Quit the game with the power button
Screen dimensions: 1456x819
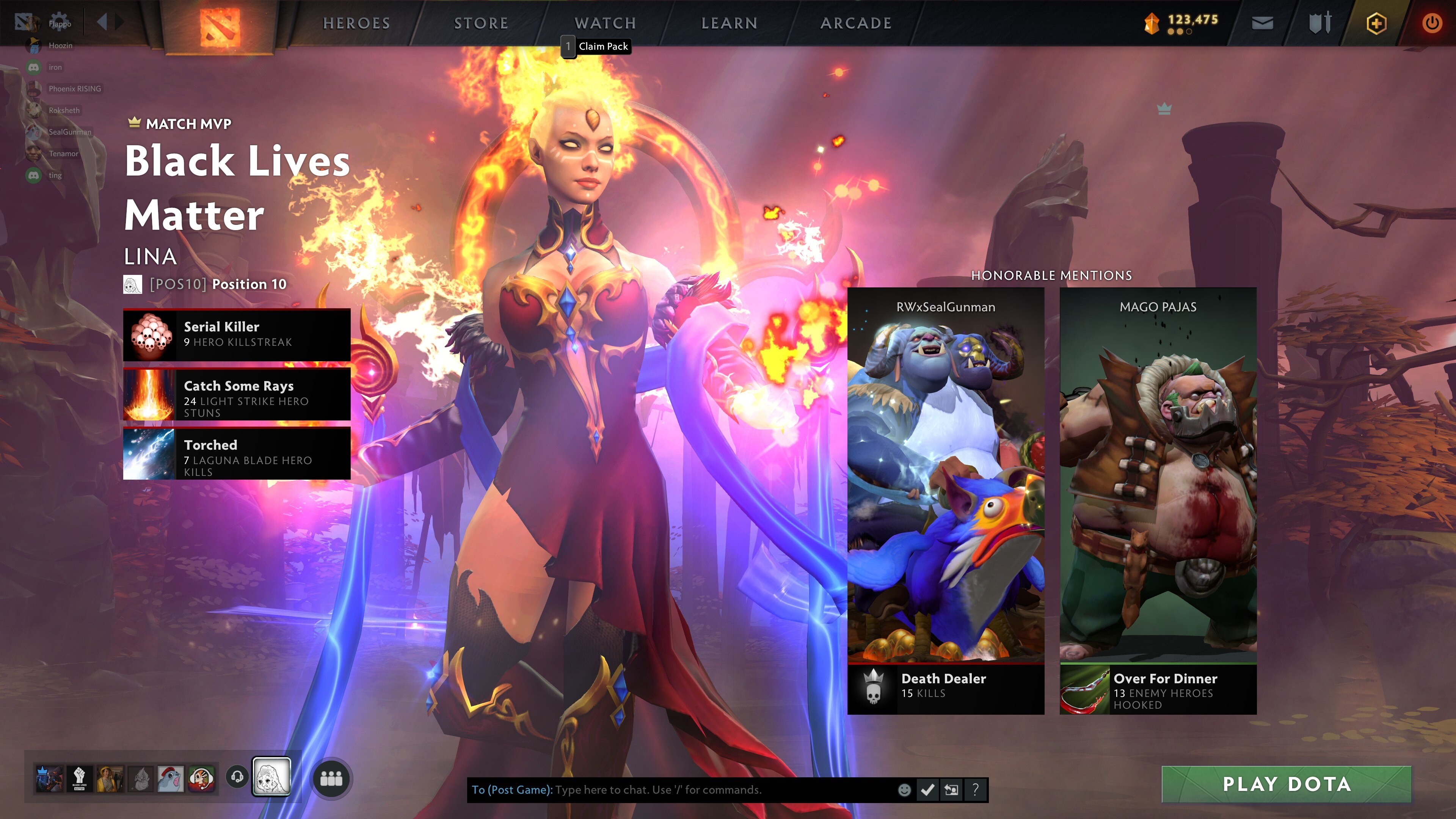[x=1431, y=24]
